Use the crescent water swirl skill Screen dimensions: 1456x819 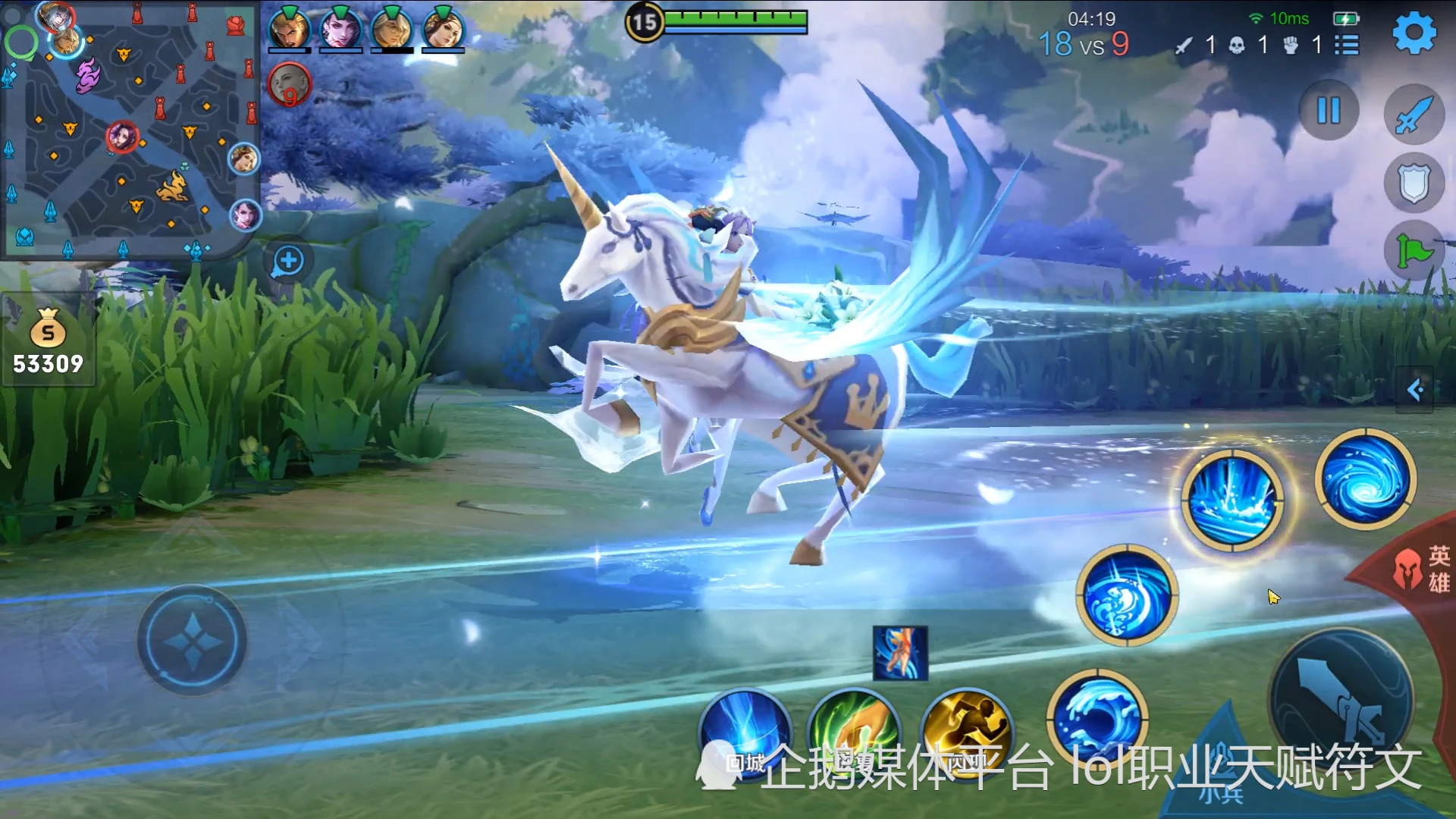[1127, 595]
